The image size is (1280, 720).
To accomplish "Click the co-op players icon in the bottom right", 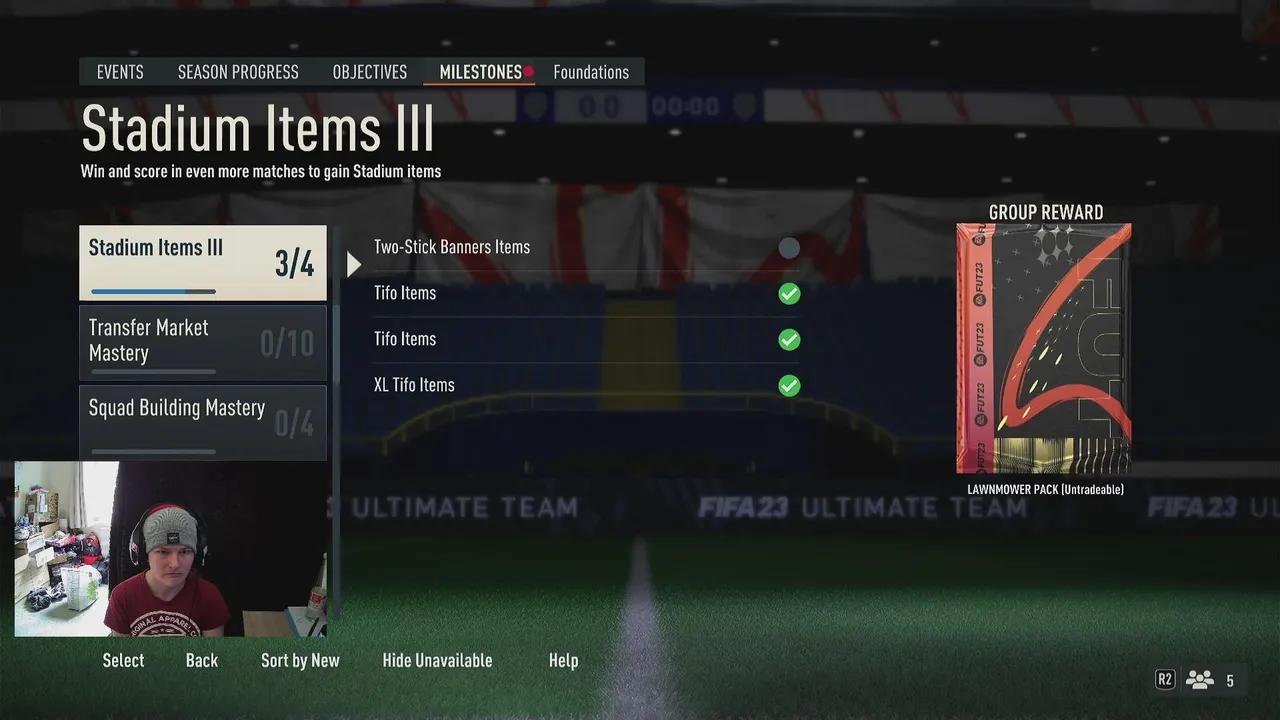I will tap(1199, 679).
